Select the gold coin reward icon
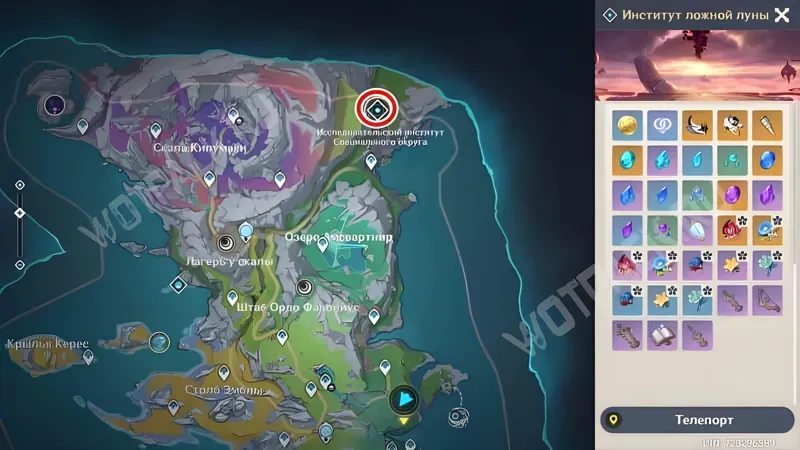The height and width of the screenshot is (450, 800). 627,125
